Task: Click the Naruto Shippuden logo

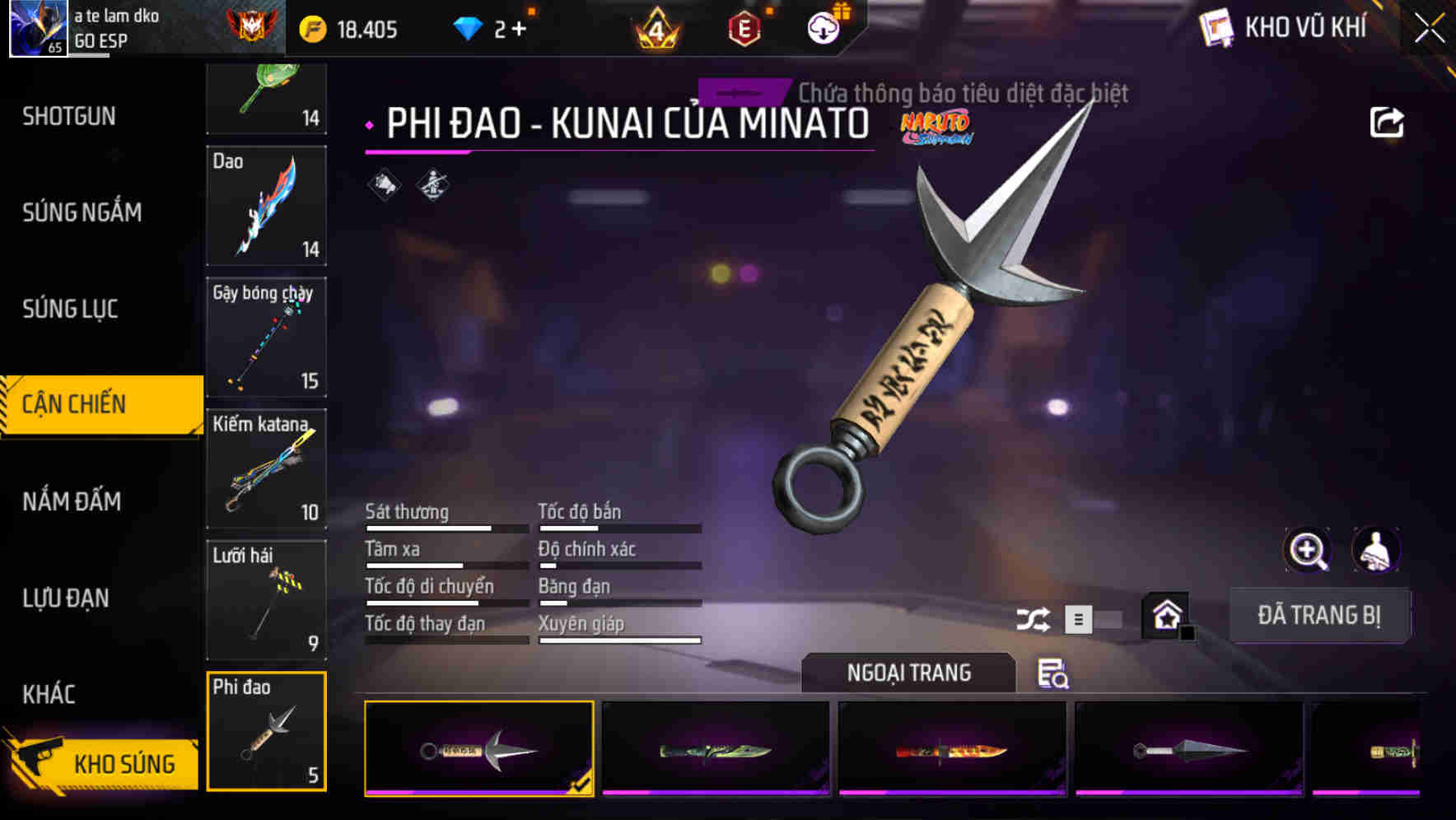Action: tap(938, 128)
